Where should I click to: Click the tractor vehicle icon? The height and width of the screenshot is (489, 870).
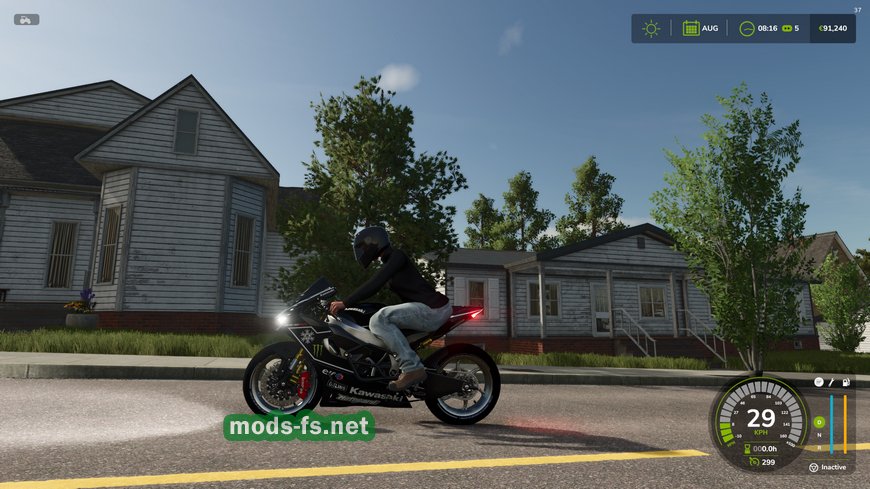[26, 19]
